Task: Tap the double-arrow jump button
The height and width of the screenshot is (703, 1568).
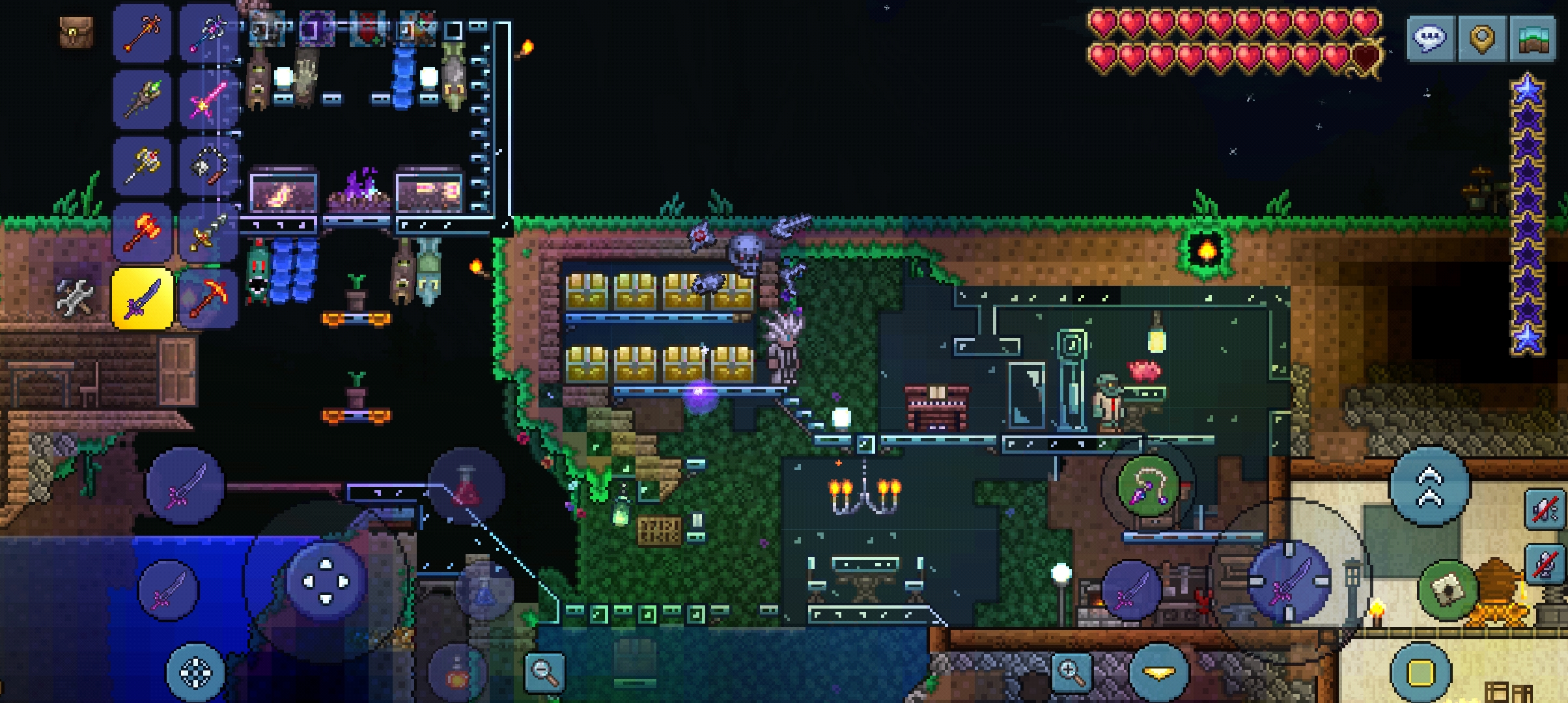Action: 1430,487
